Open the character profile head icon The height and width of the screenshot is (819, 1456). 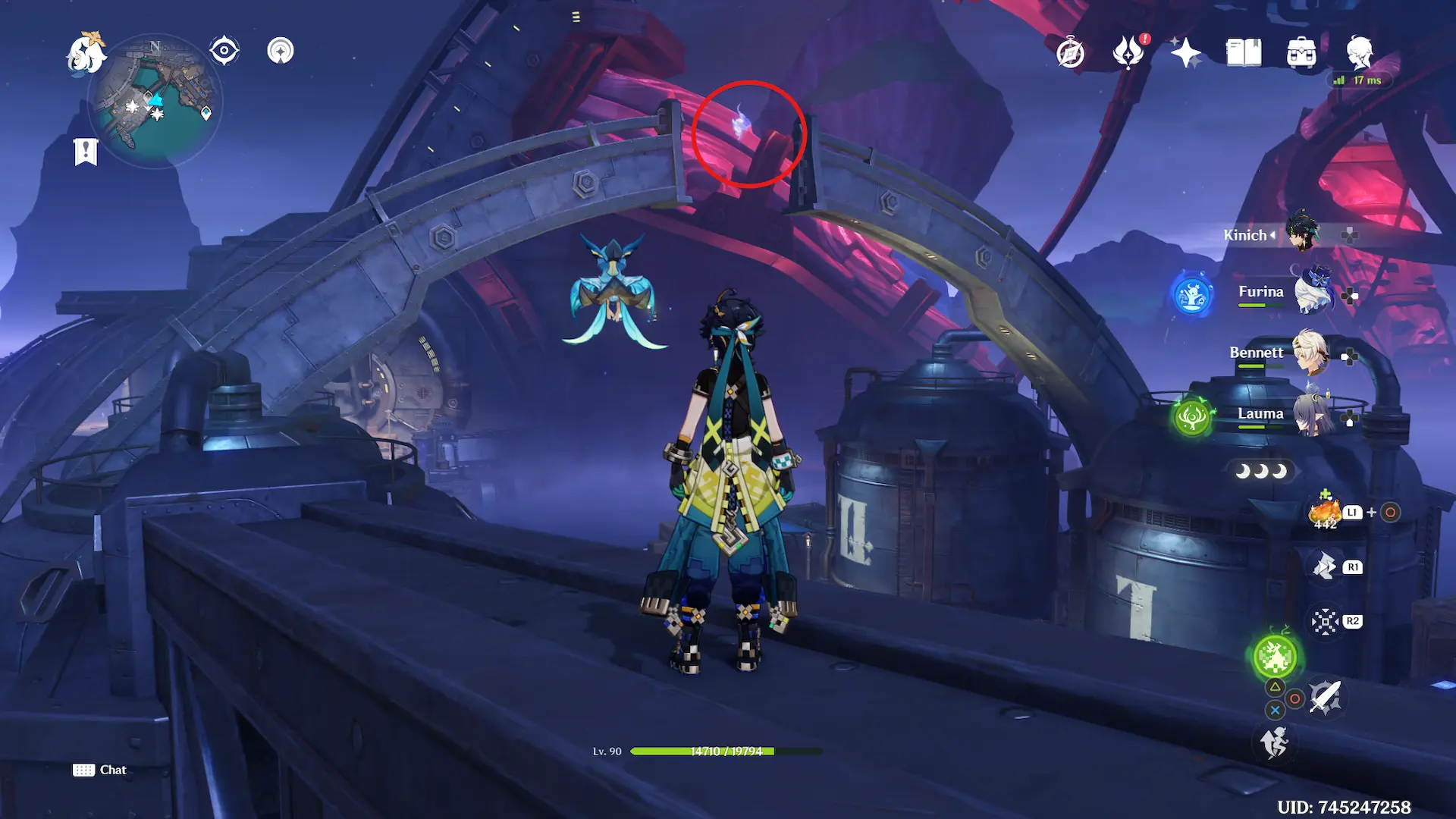point(1359,52)
